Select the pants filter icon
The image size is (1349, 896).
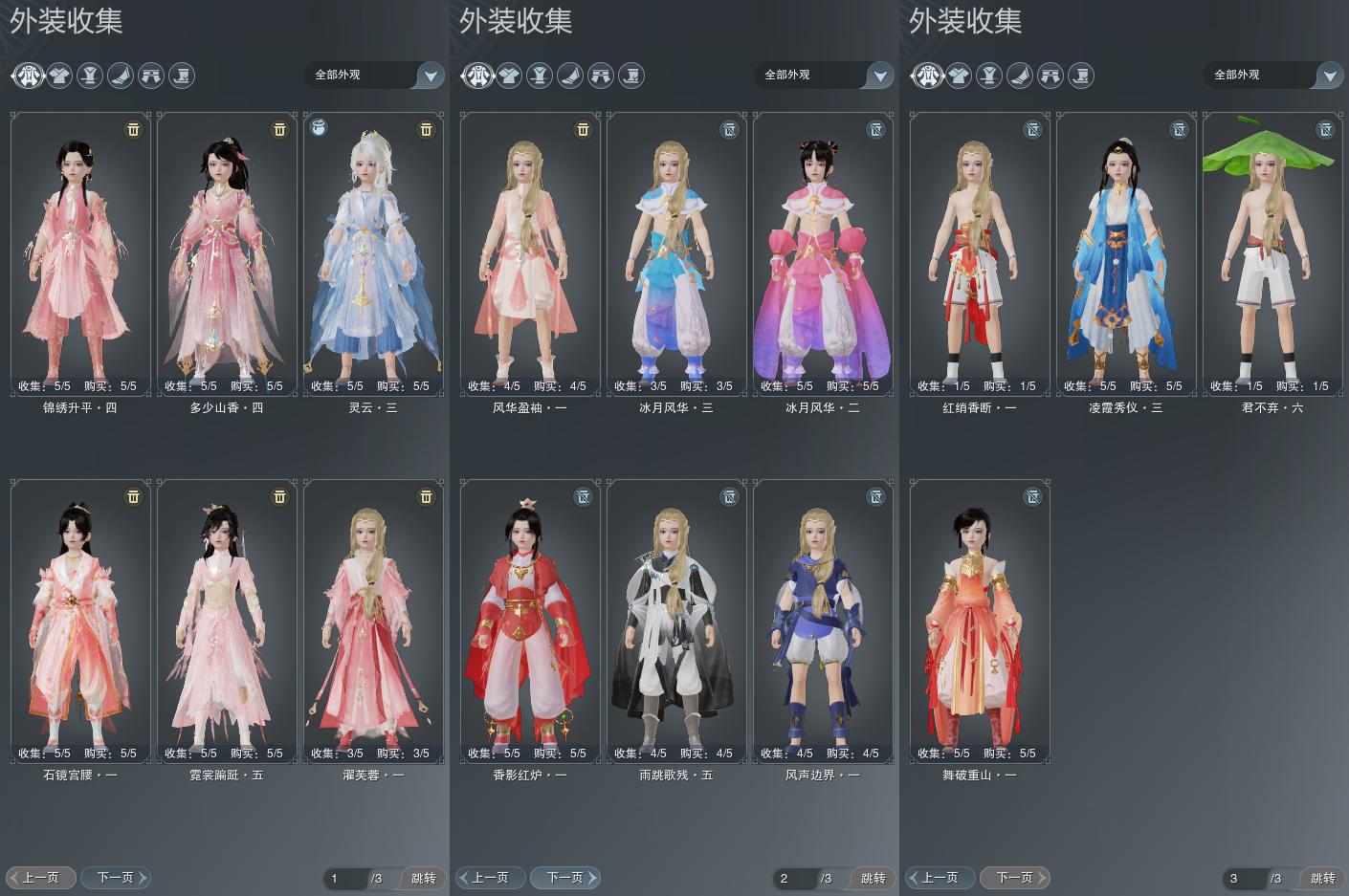[151, 76]
